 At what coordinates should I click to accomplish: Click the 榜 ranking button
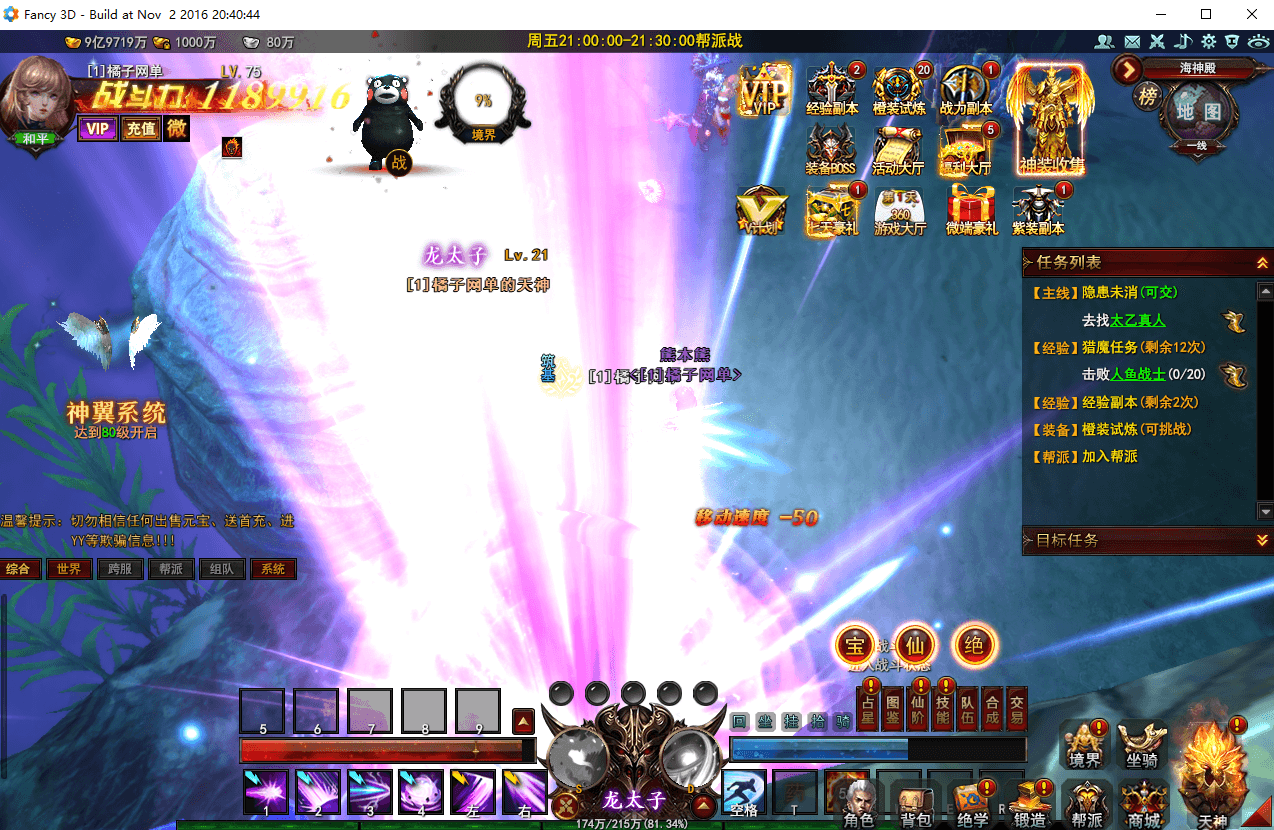(x=1146, y=97)
